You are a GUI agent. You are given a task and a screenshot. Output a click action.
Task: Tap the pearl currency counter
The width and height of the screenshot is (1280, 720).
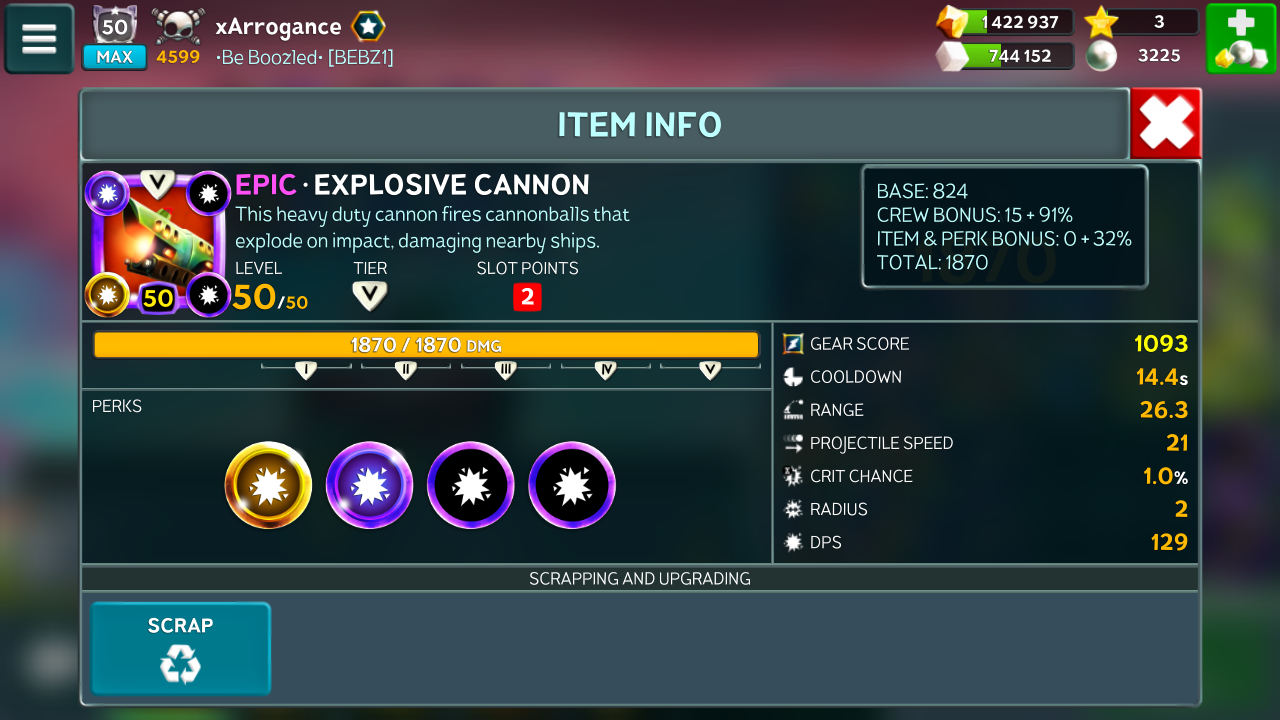coord(1143,56)
